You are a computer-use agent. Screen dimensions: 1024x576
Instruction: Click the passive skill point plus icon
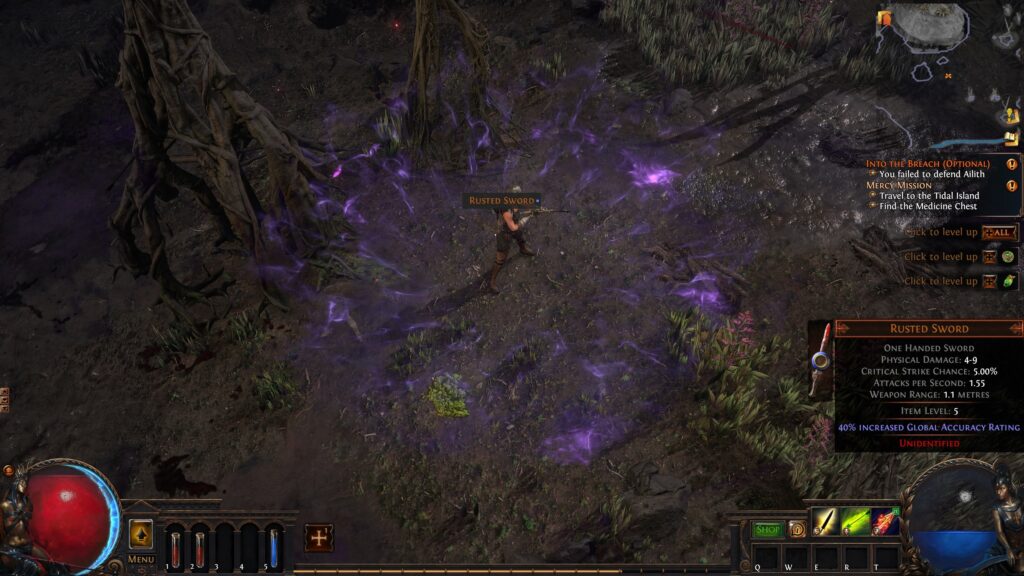318,537
